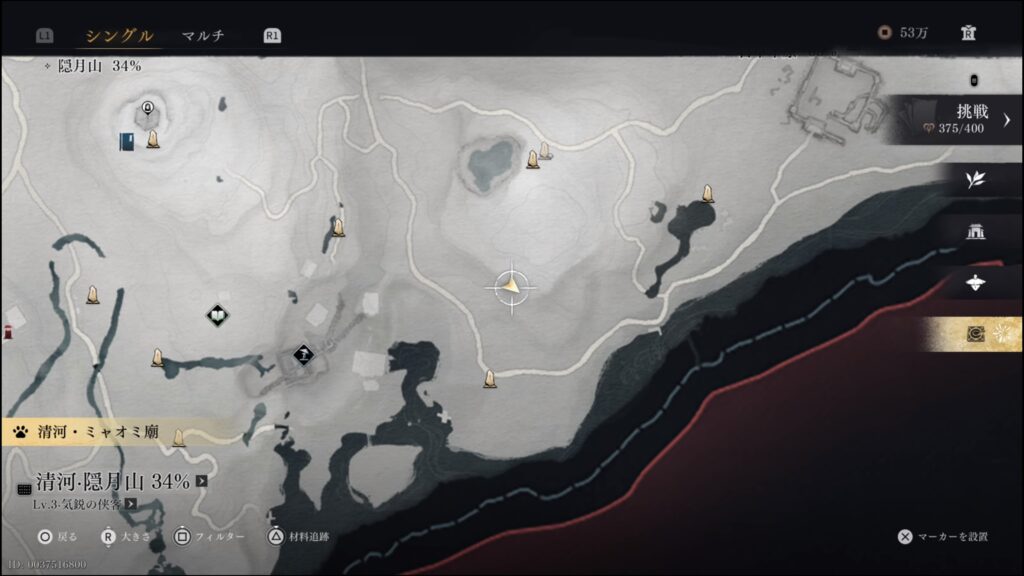Select the leaf sprig category in sidebar
This screenshot has height=576, width=1024.
[x=975, y=180]
